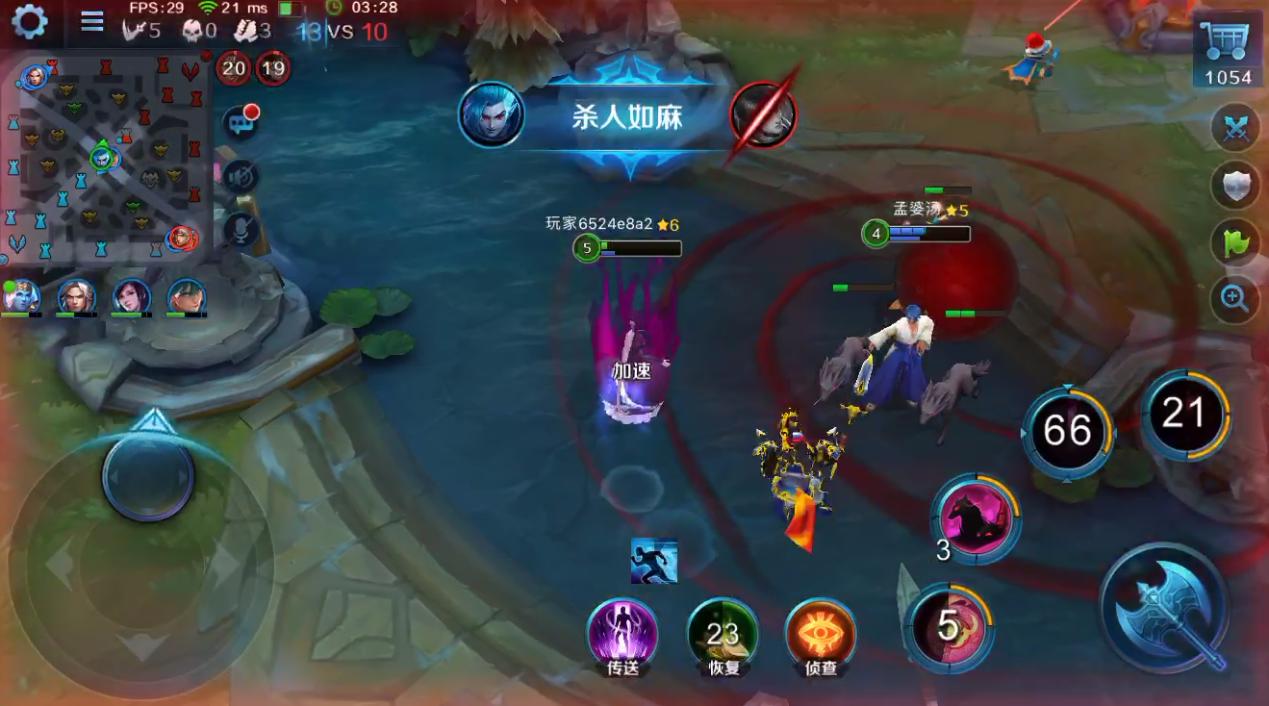Toggle the microphone voice chat

[x=240, y=231]
